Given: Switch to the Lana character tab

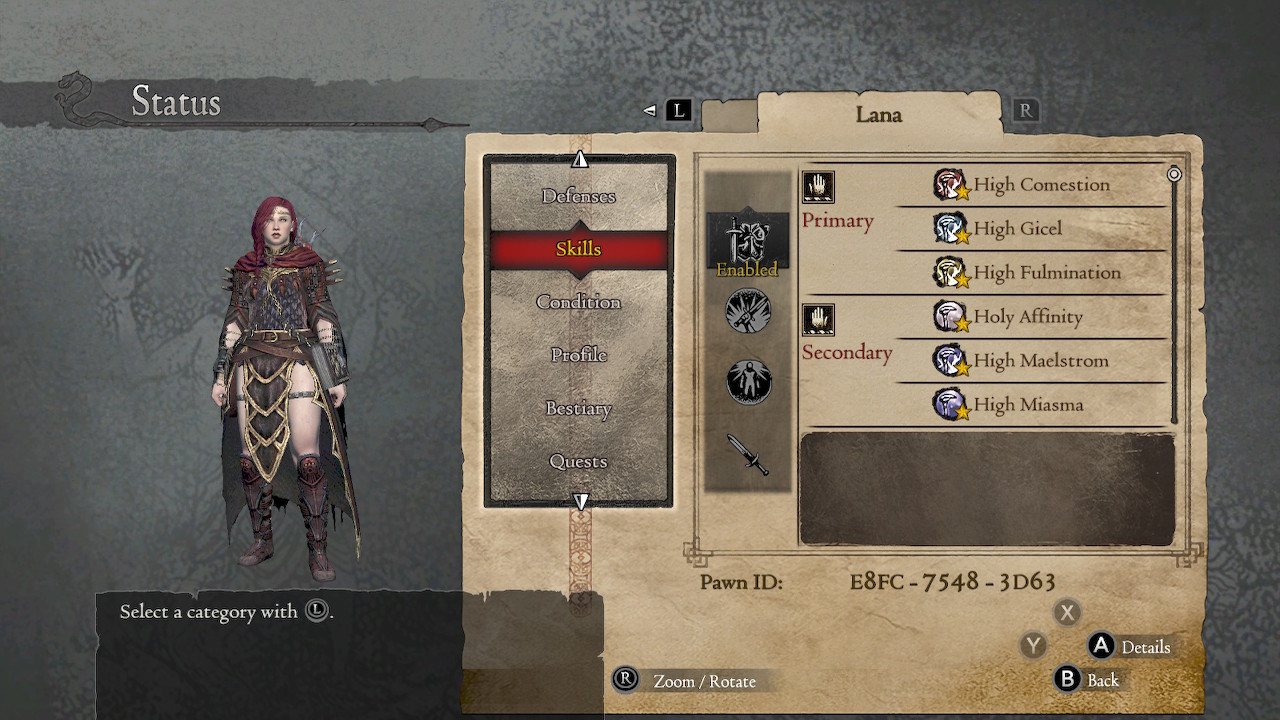Looking at the screenshot, I should 878,115.
